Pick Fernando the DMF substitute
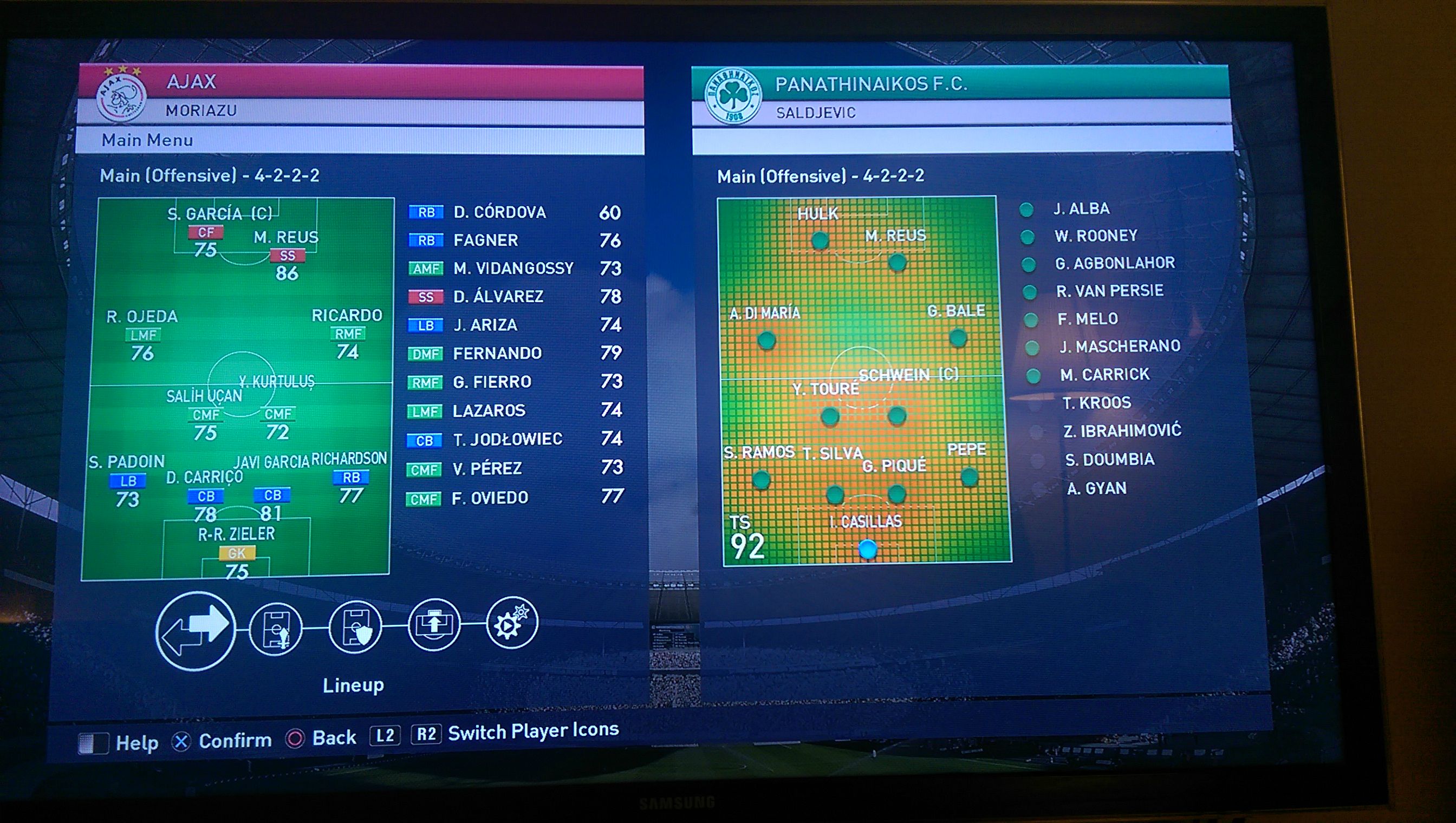The image size is (1456, 823). point(497,353)
